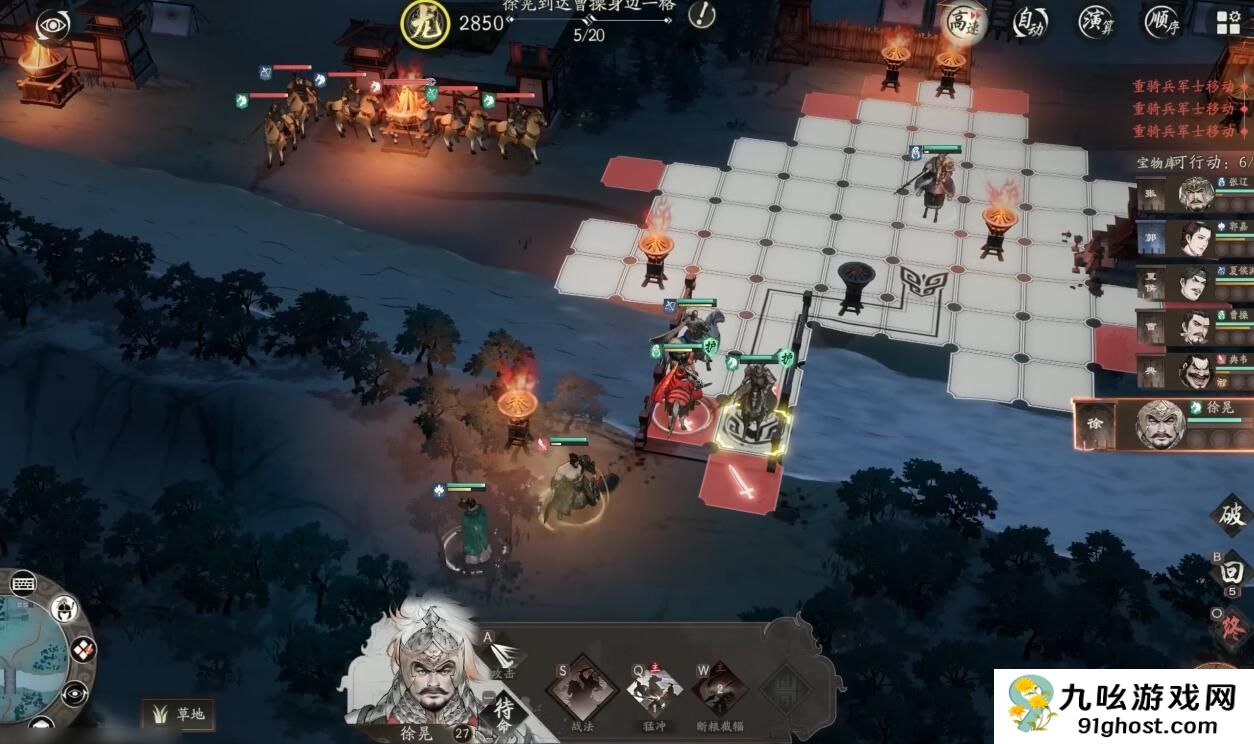Viewport: 1254px width, 744px height.
Task: Select 张辽 in the unit list
Action: (1195, 194)
